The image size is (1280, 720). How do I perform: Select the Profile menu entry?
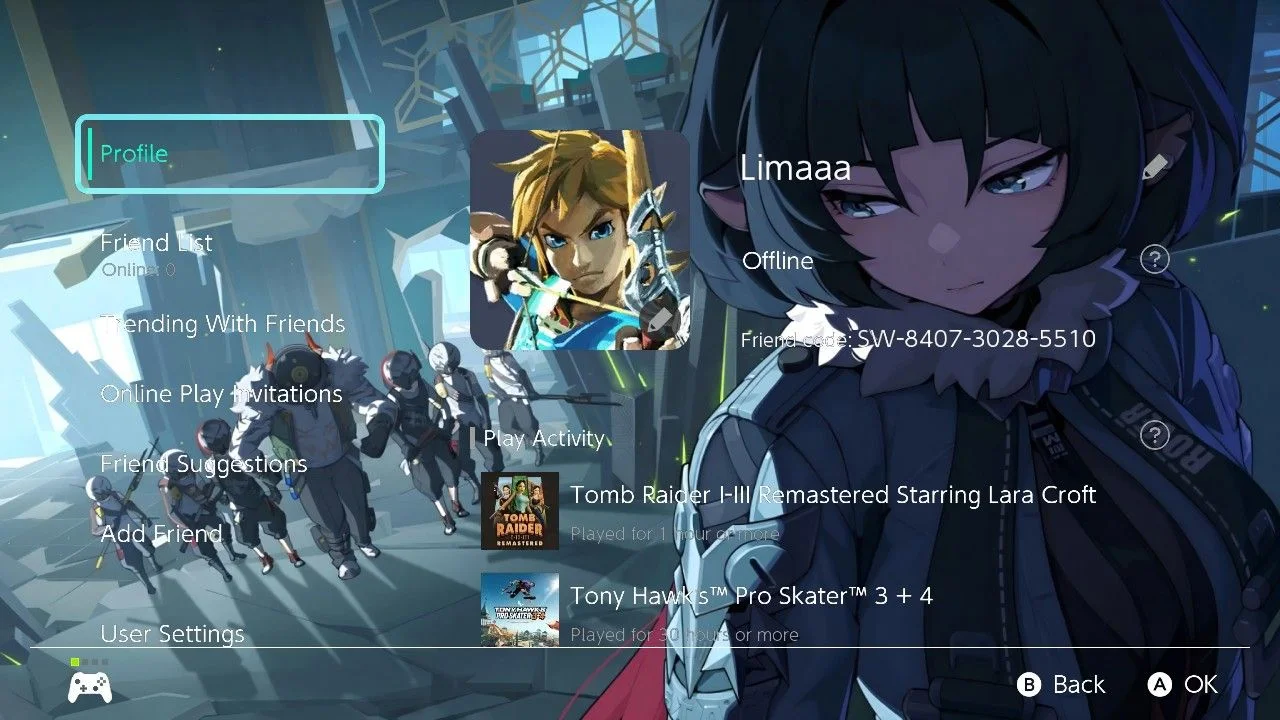[x=230, y=154]
